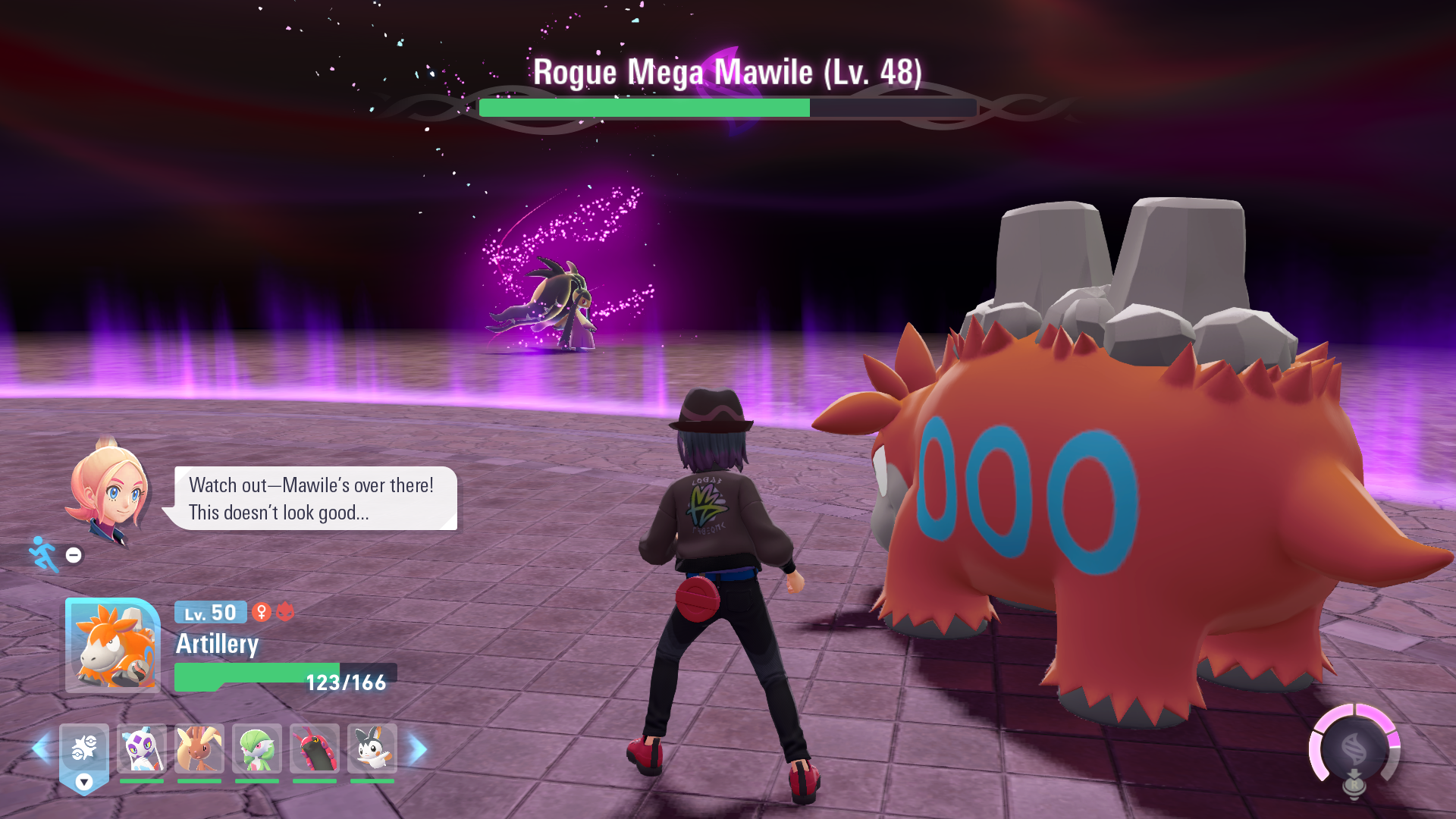Switch to Lopunny from the party bar
The height and width of the screenshot is (819, 1456).
click(199, 749)
